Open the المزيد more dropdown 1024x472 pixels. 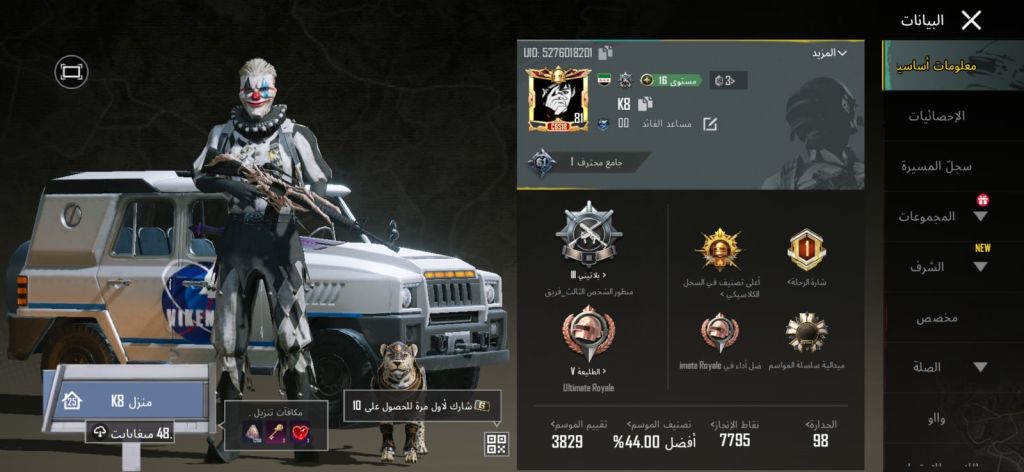(828, 52)
